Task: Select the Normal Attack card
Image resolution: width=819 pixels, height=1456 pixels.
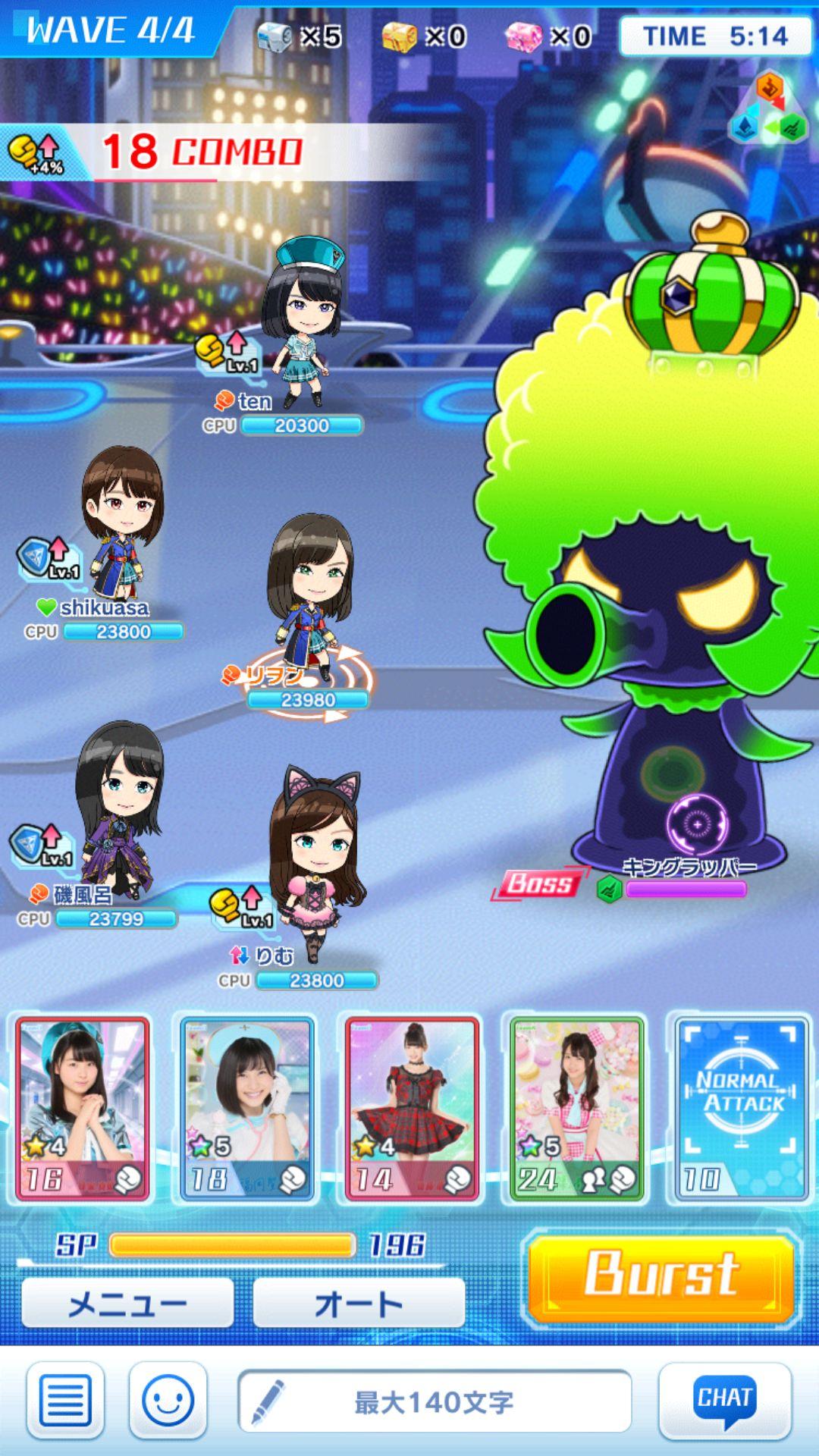Action: point(739,1110)
